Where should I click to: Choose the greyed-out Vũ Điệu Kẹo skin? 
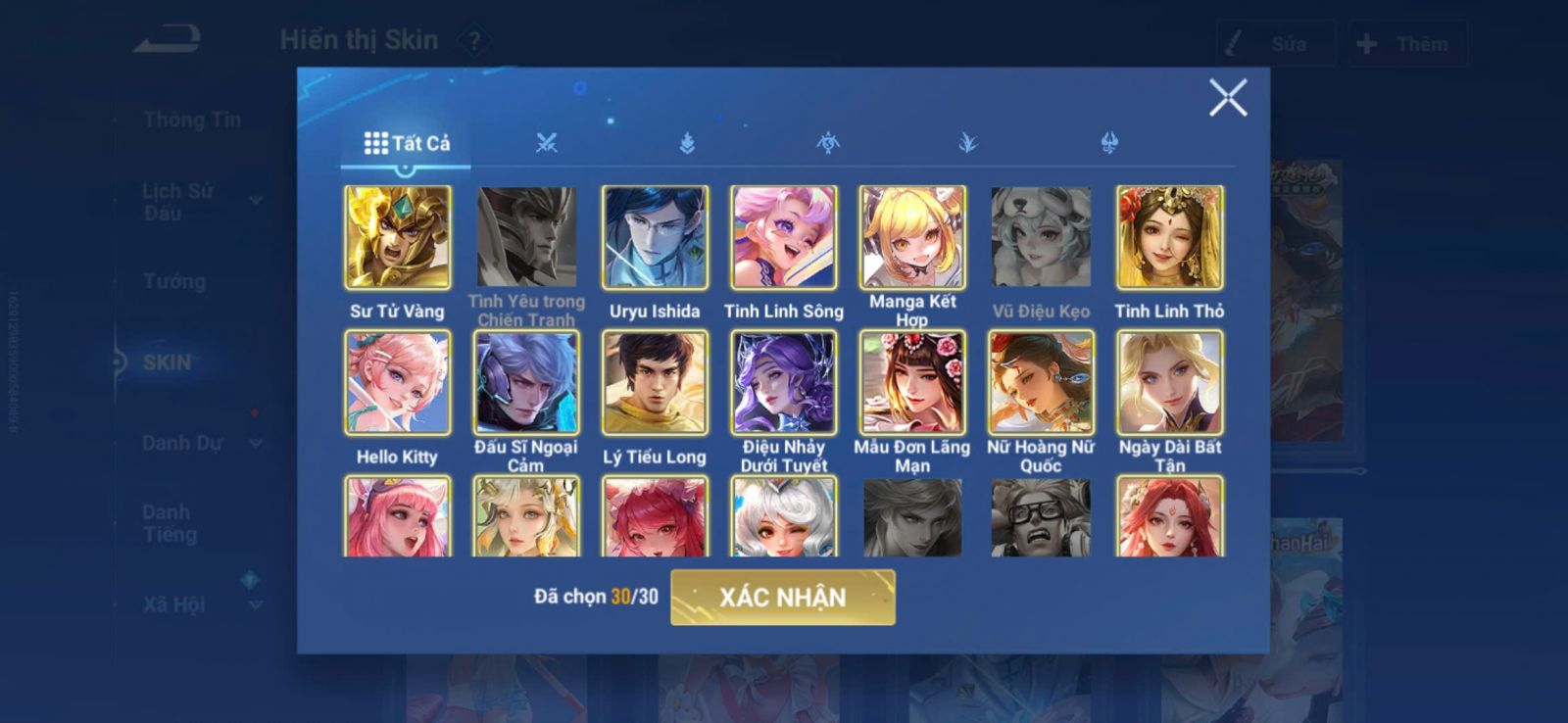point(1041,238)
